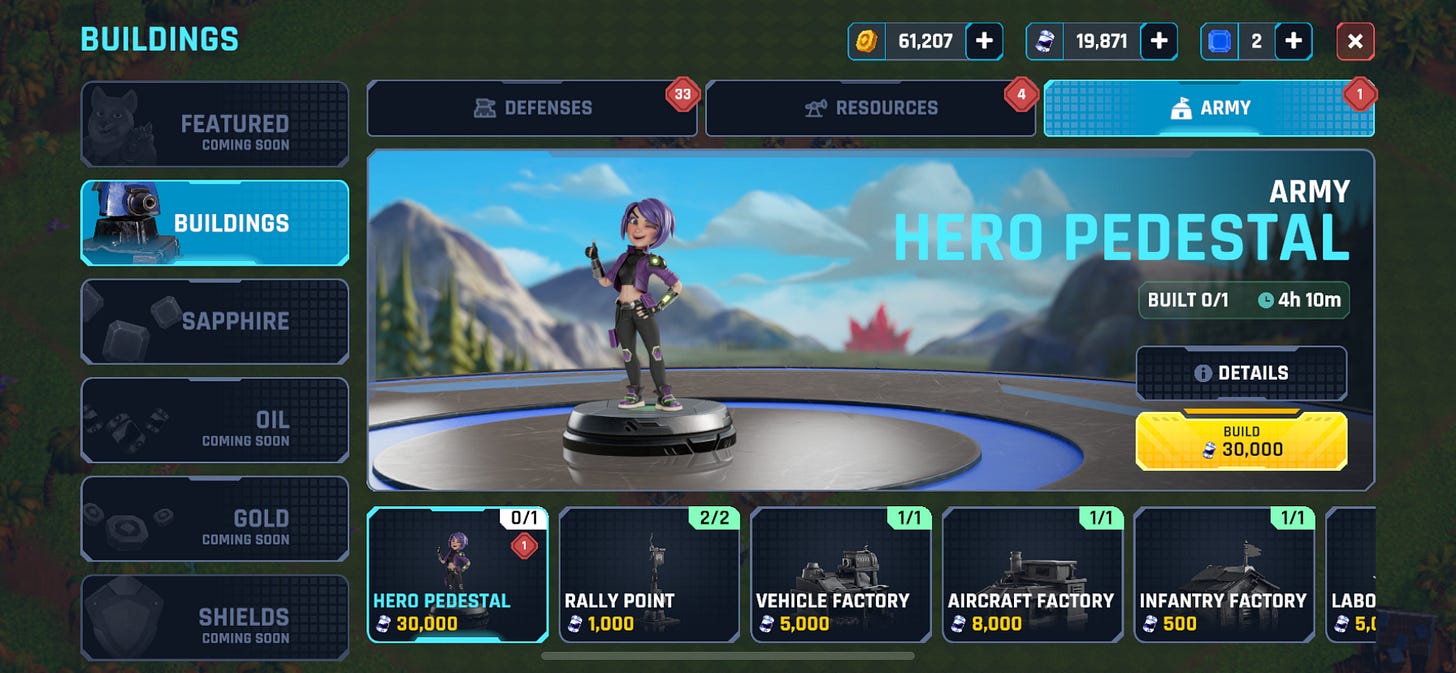This screenshot has width=1456, height=673.
Task: Select the Hero Pedestal building card
Action: [458, 574]
